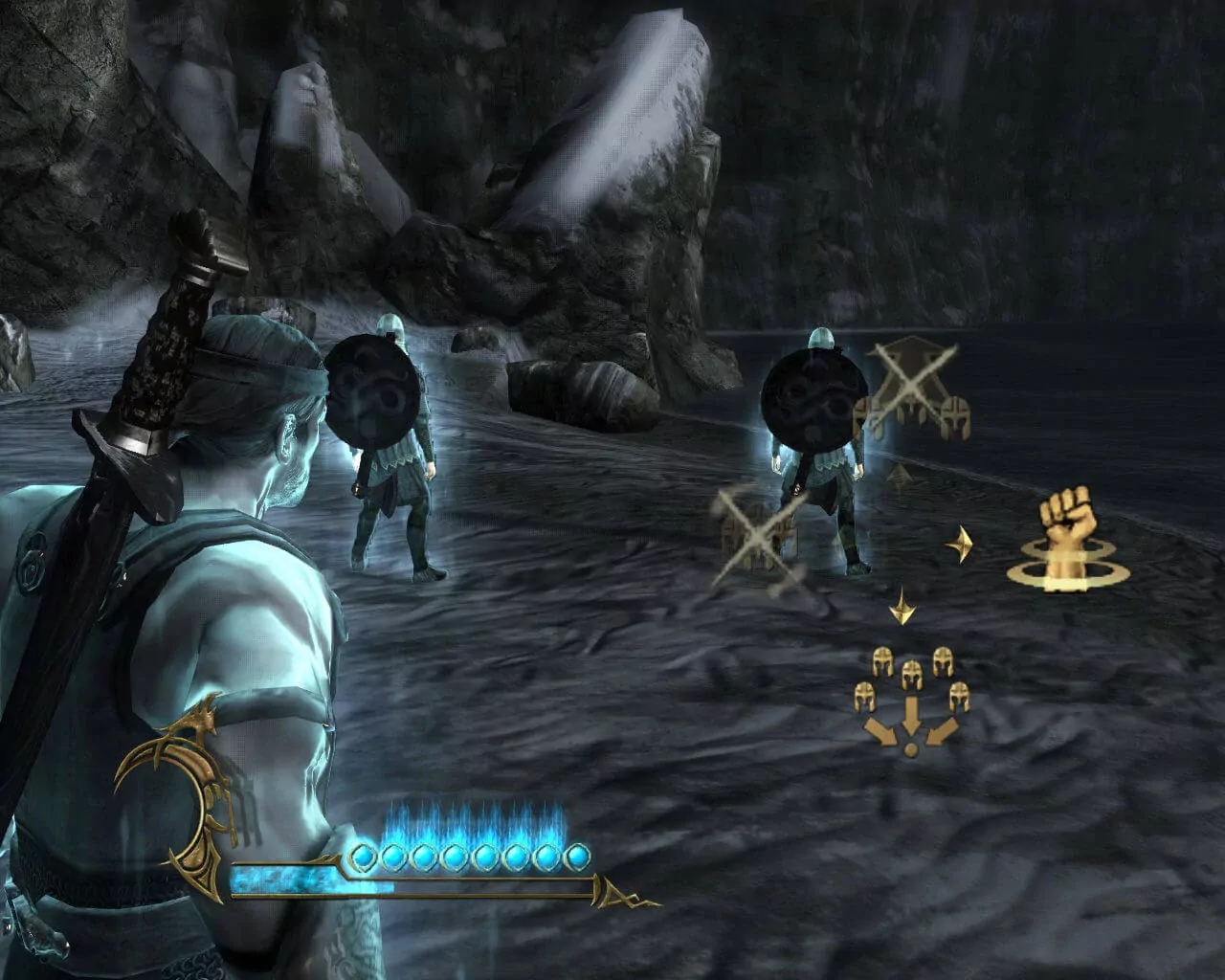Click the golden regroup command with converging arrows
The height and width of the screenshot is (980, 1225).
click(x=911, y=699)
